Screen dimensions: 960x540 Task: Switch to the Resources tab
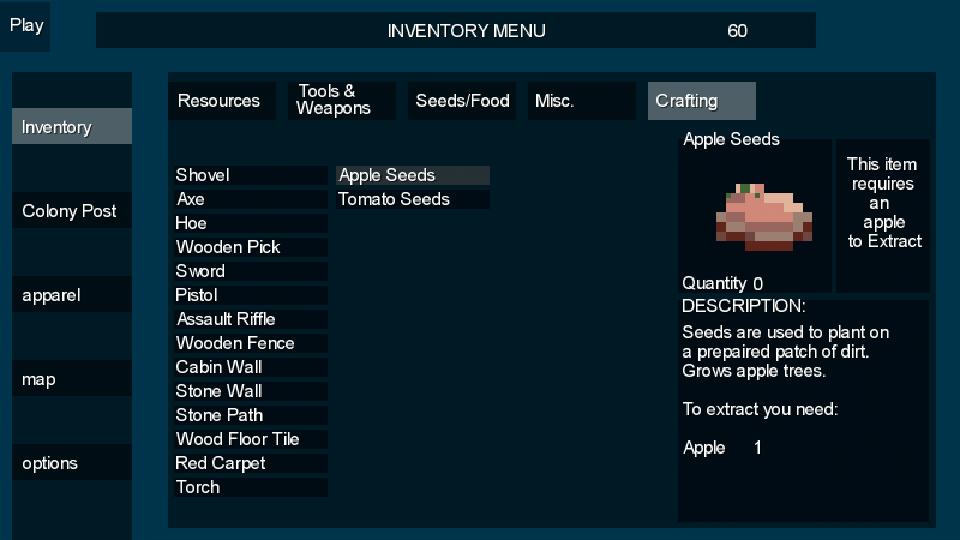click(221, 101)
